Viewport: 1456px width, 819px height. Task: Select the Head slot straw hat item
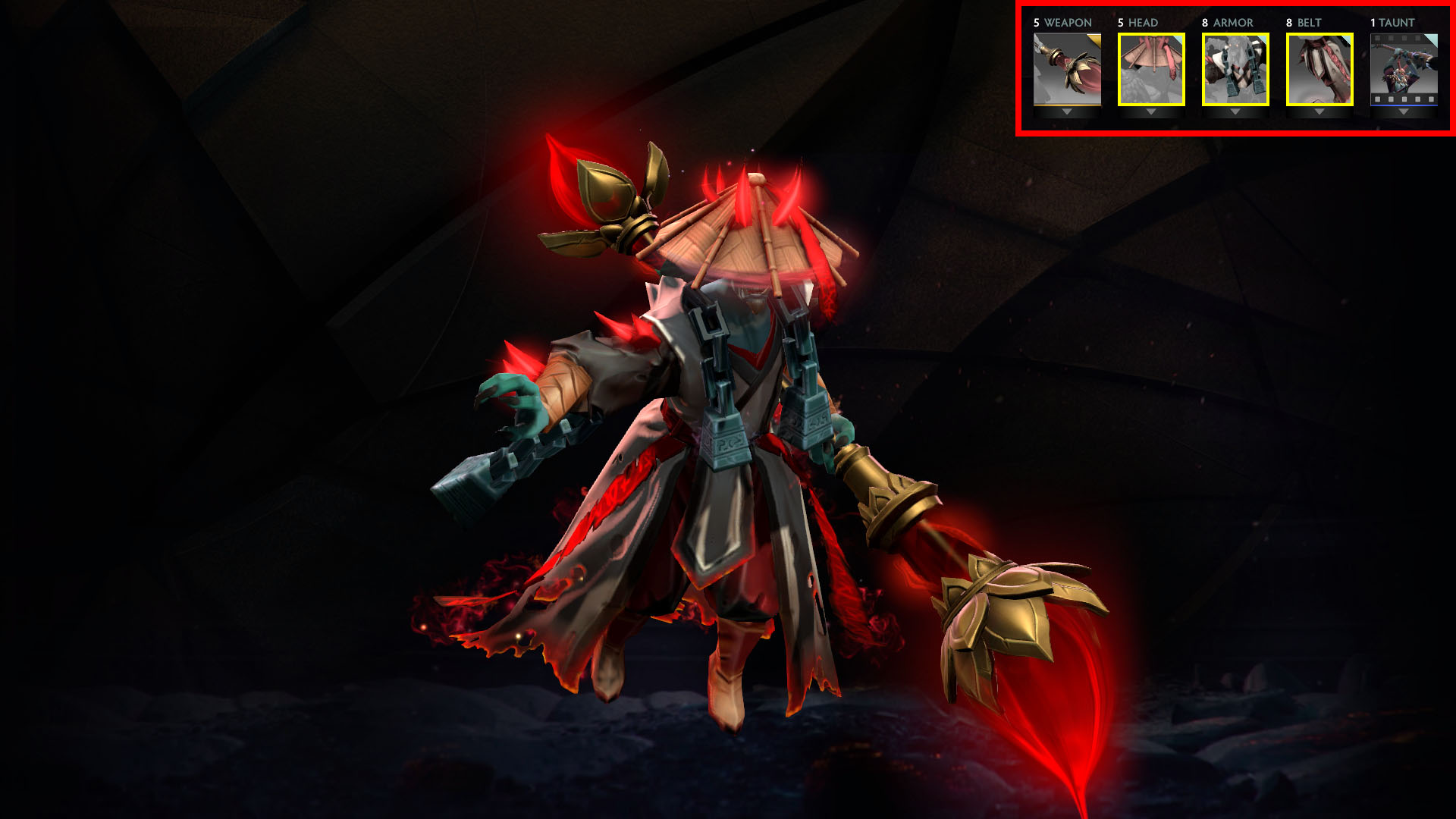click(x=1151, y=69)
